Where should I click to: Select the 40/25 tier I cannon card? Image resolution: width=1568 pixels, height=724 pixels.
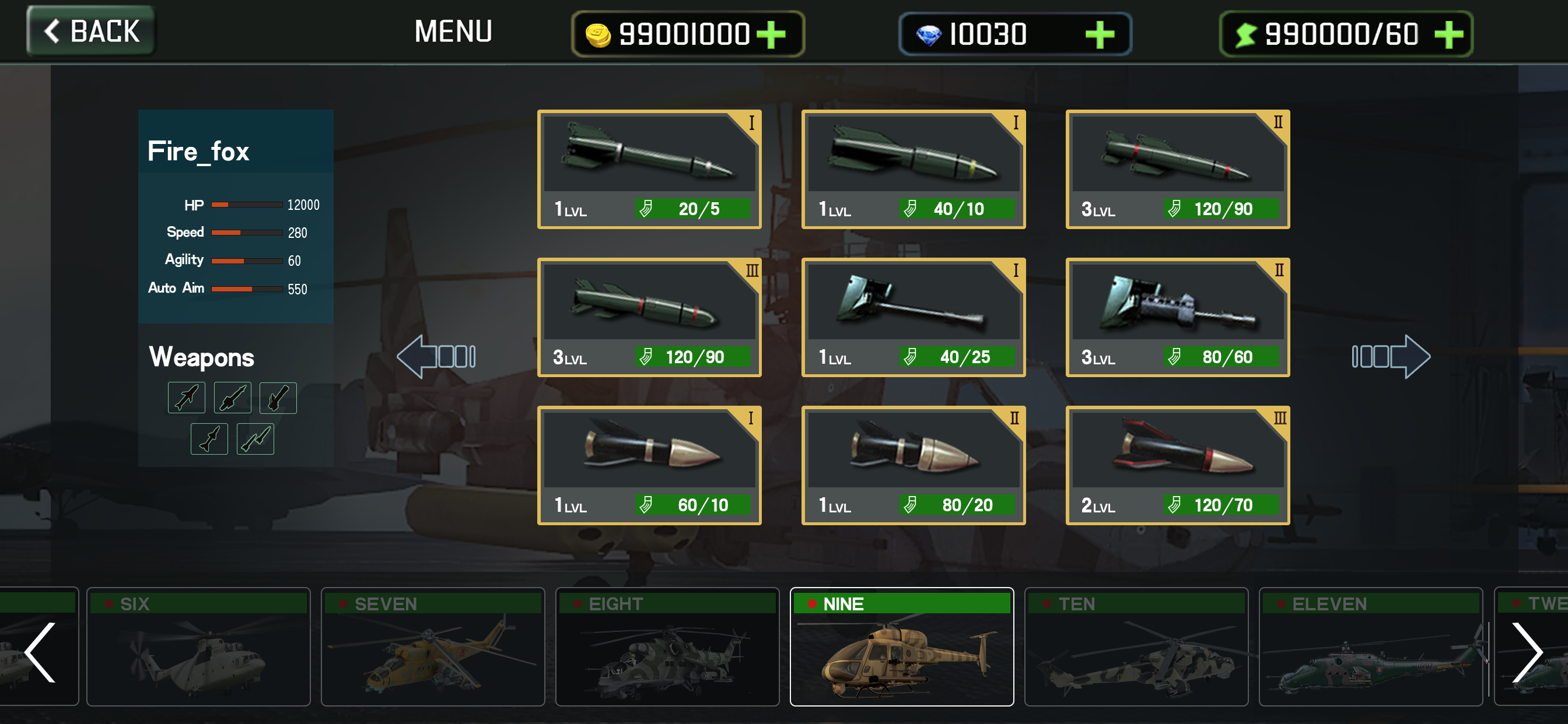point(913,317)
